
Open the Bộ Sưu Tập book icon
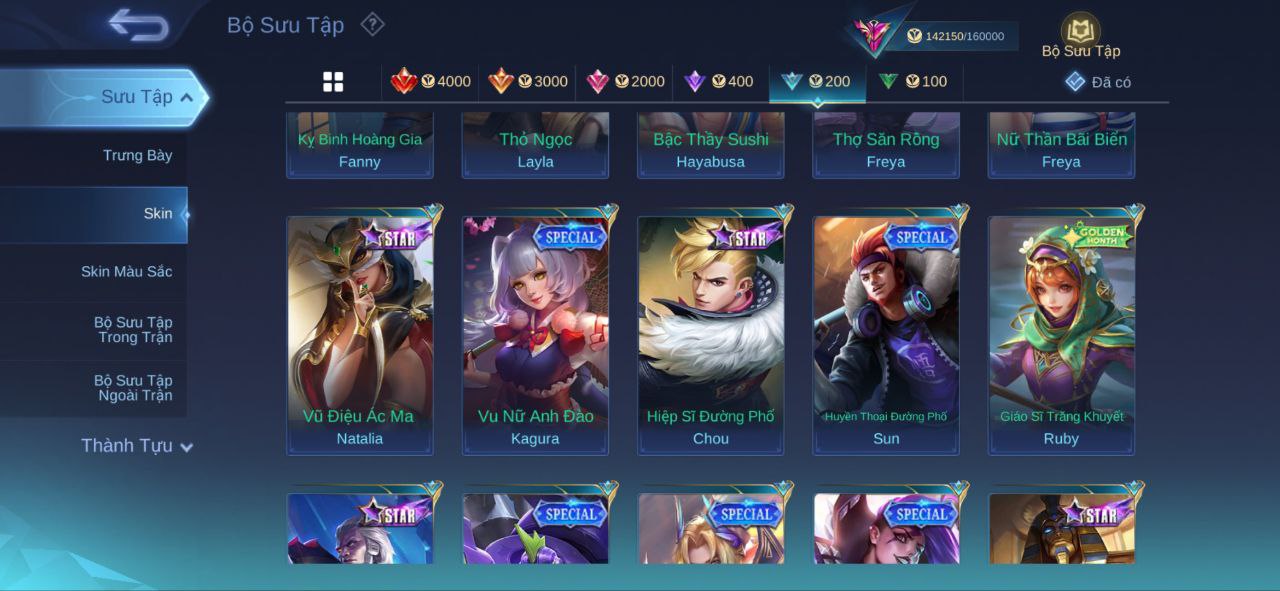pyautogui.click(x=1080, y=32)
